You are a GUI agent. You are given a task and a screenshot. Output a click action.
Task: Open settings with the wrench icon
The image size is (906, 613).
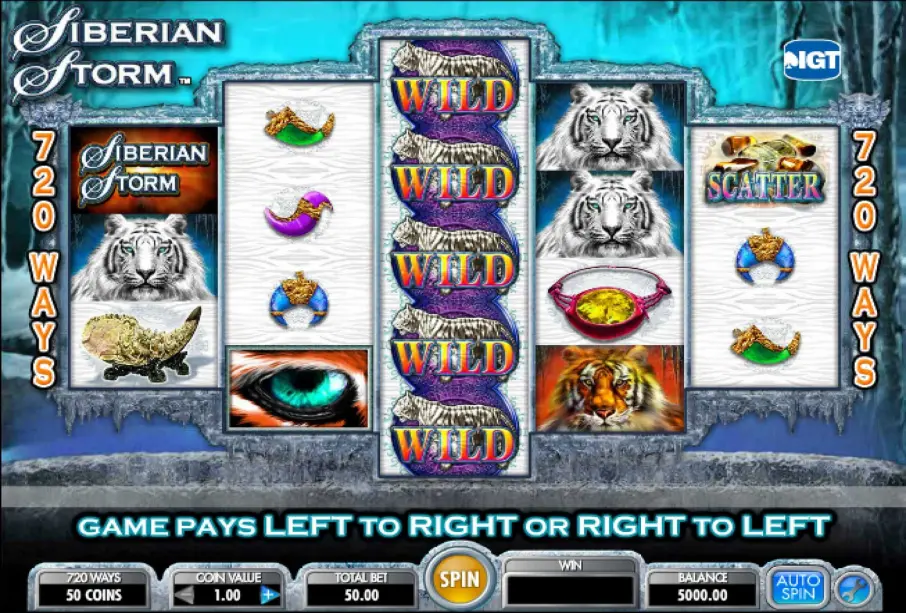pos(855,586)
